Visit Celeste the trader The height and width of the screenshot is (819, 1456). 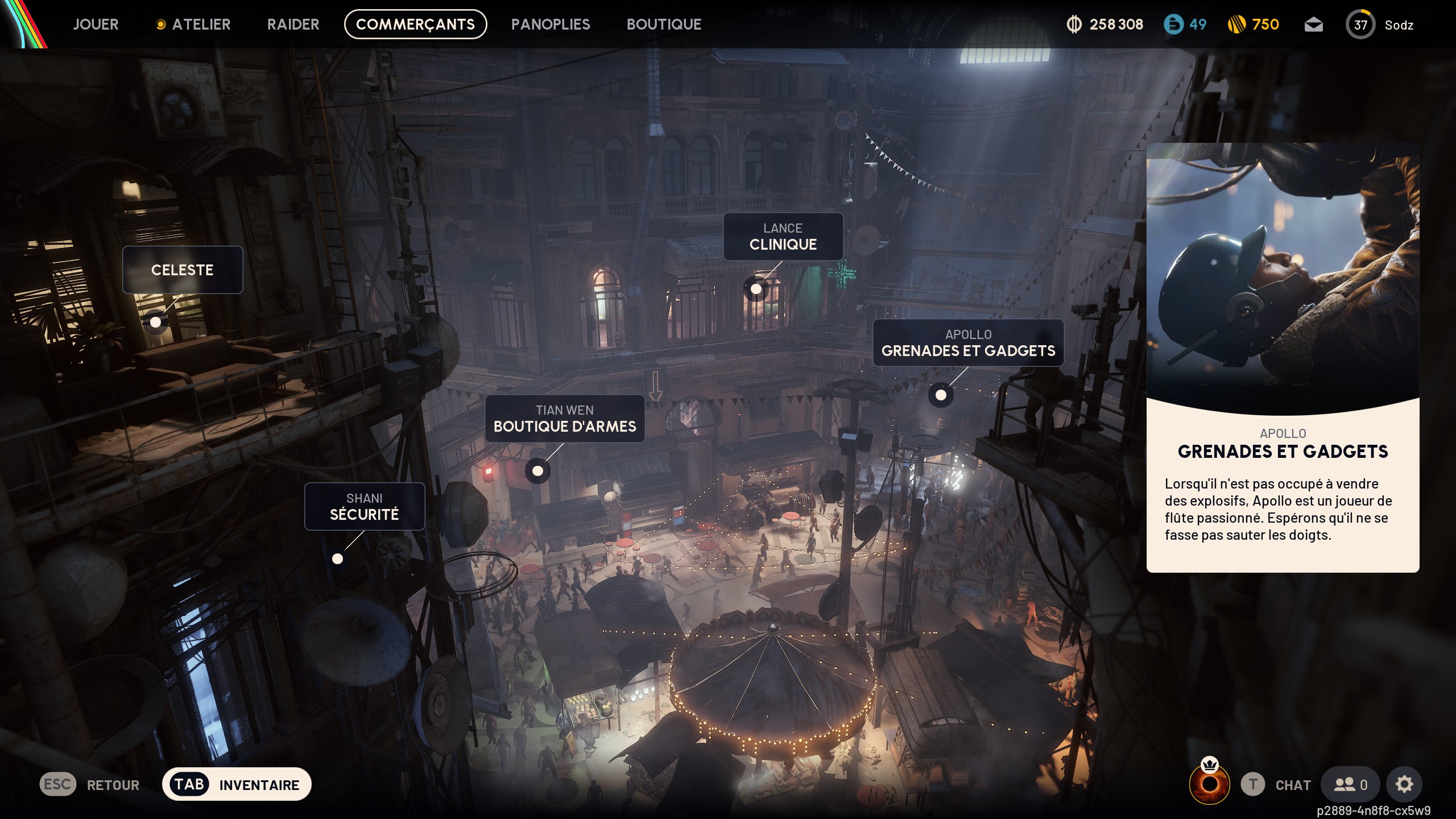[x=183, y=270]
